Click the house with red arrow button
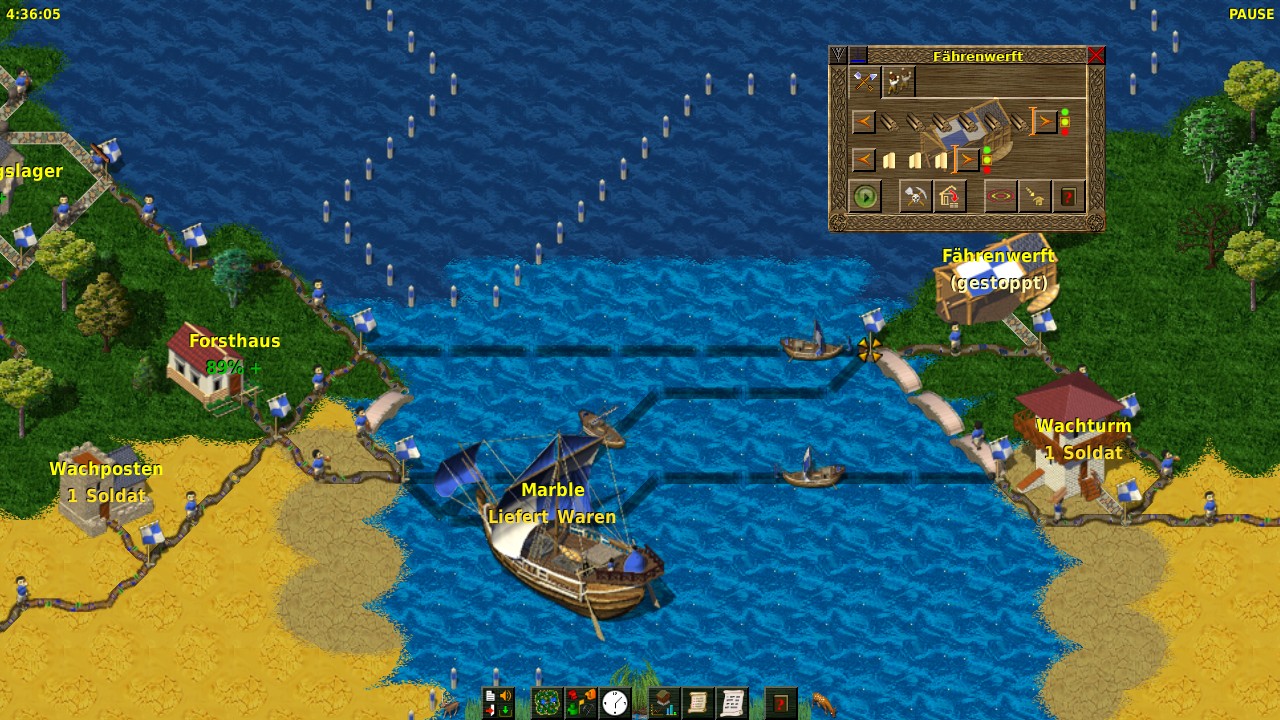The width and height of the screenshot is (1280, 720). tap(950, 197)
